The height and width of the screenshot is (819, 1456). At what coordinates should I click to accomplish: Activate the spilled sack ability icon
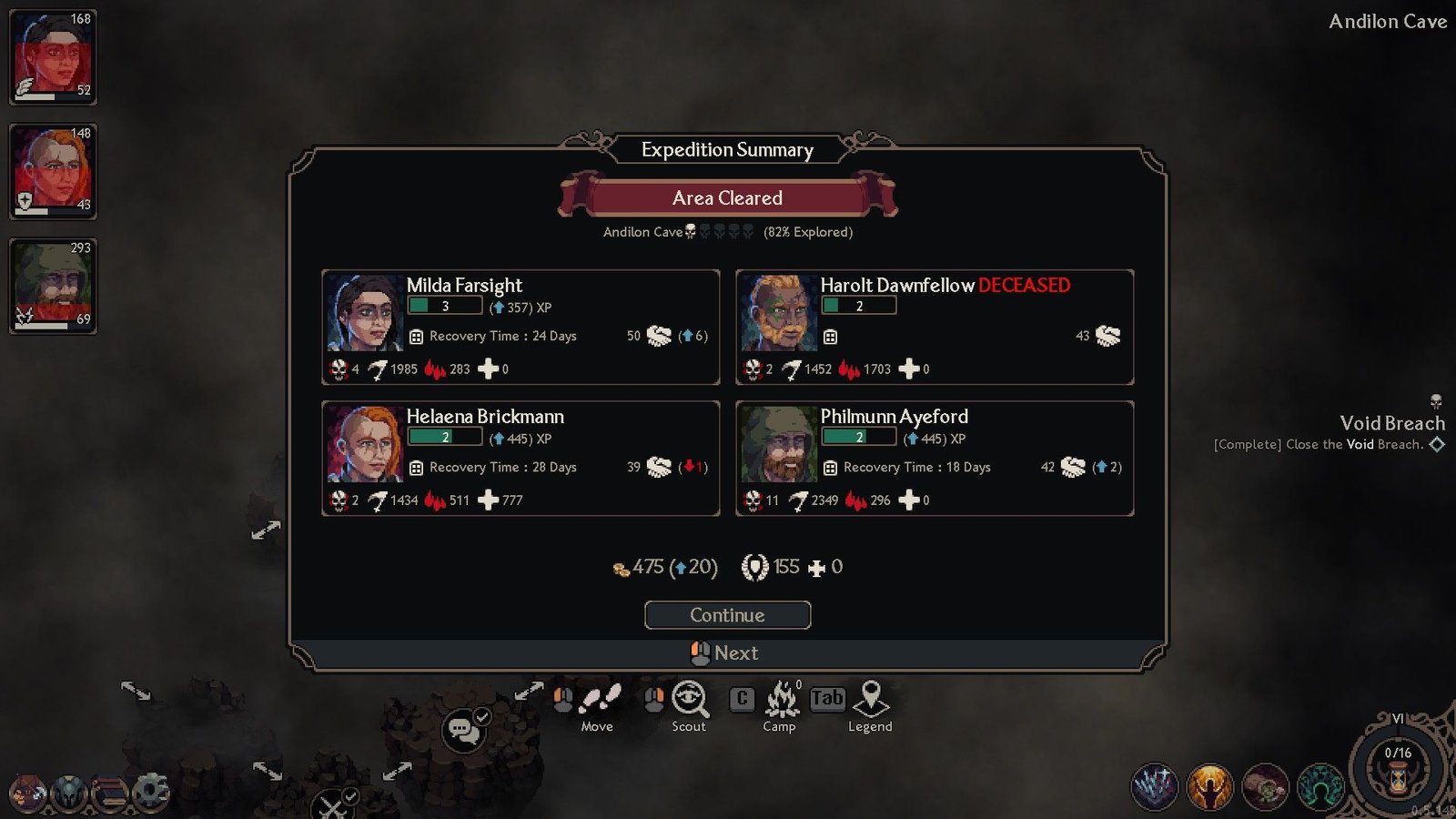coord(1265,787)
